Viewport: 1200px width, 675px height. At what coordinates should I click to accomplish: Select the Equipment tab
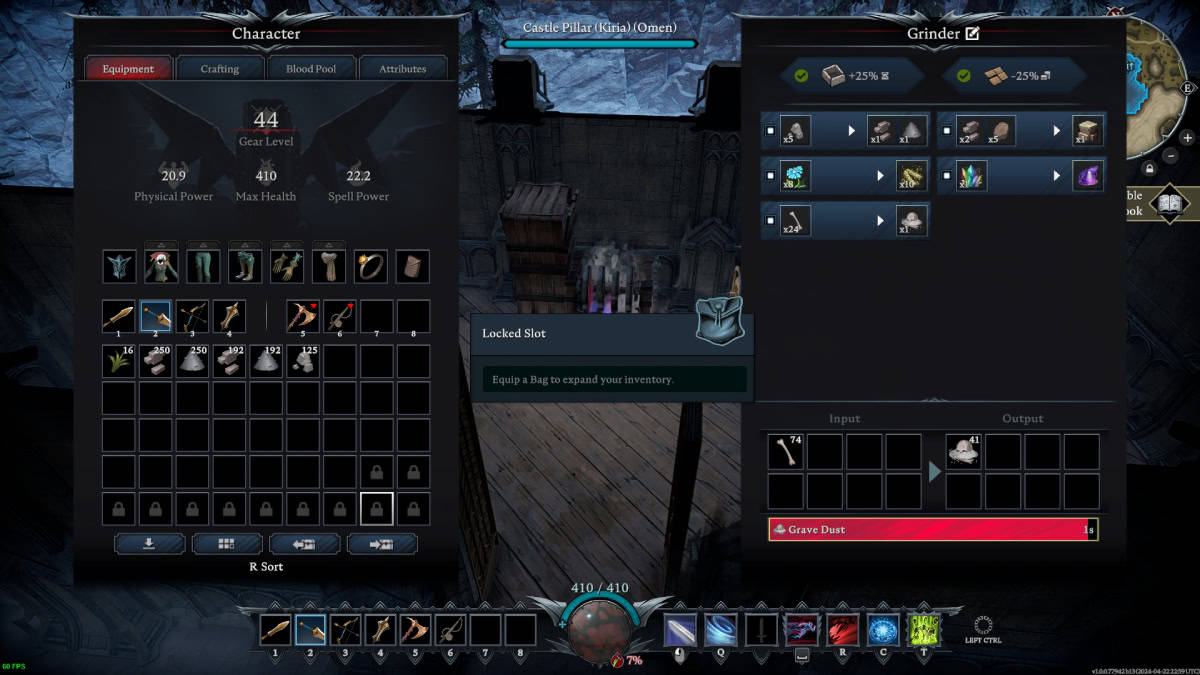(128, 69)
